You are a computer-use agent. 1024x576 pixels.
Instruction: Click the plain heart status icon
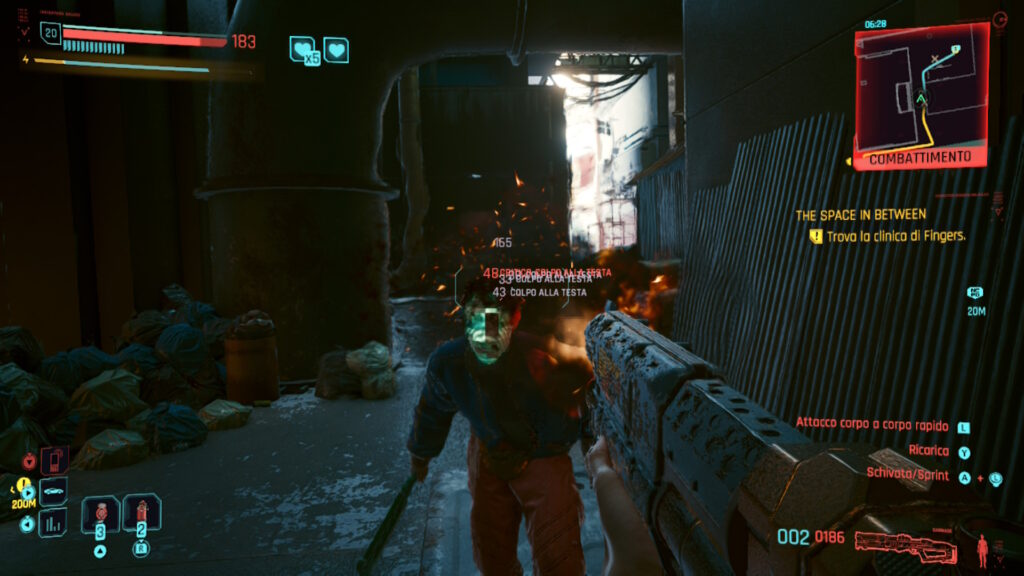coord(337,49)
